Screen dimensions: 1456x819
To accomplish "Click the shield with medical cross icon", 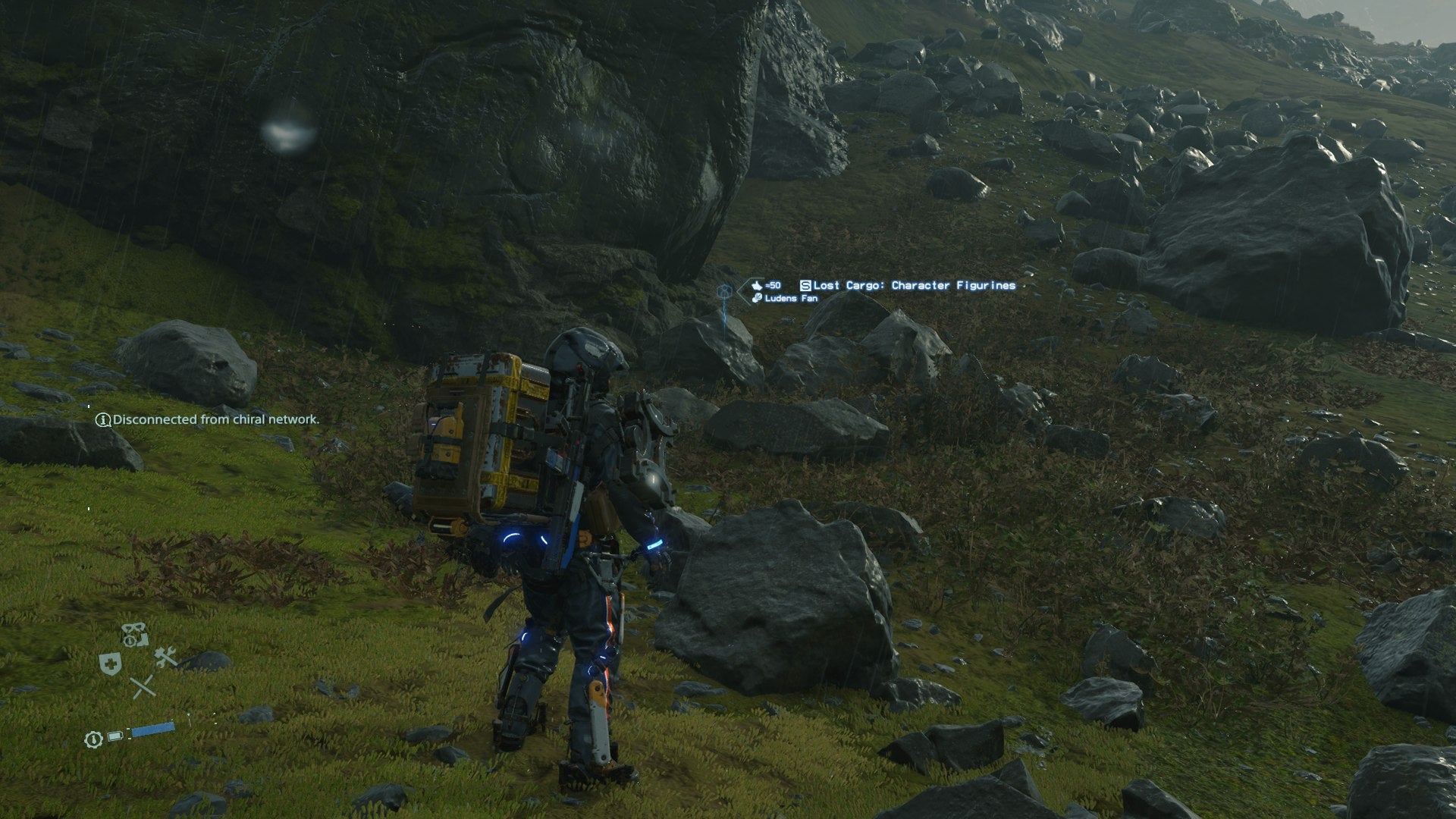I will [x=110, y=664].
